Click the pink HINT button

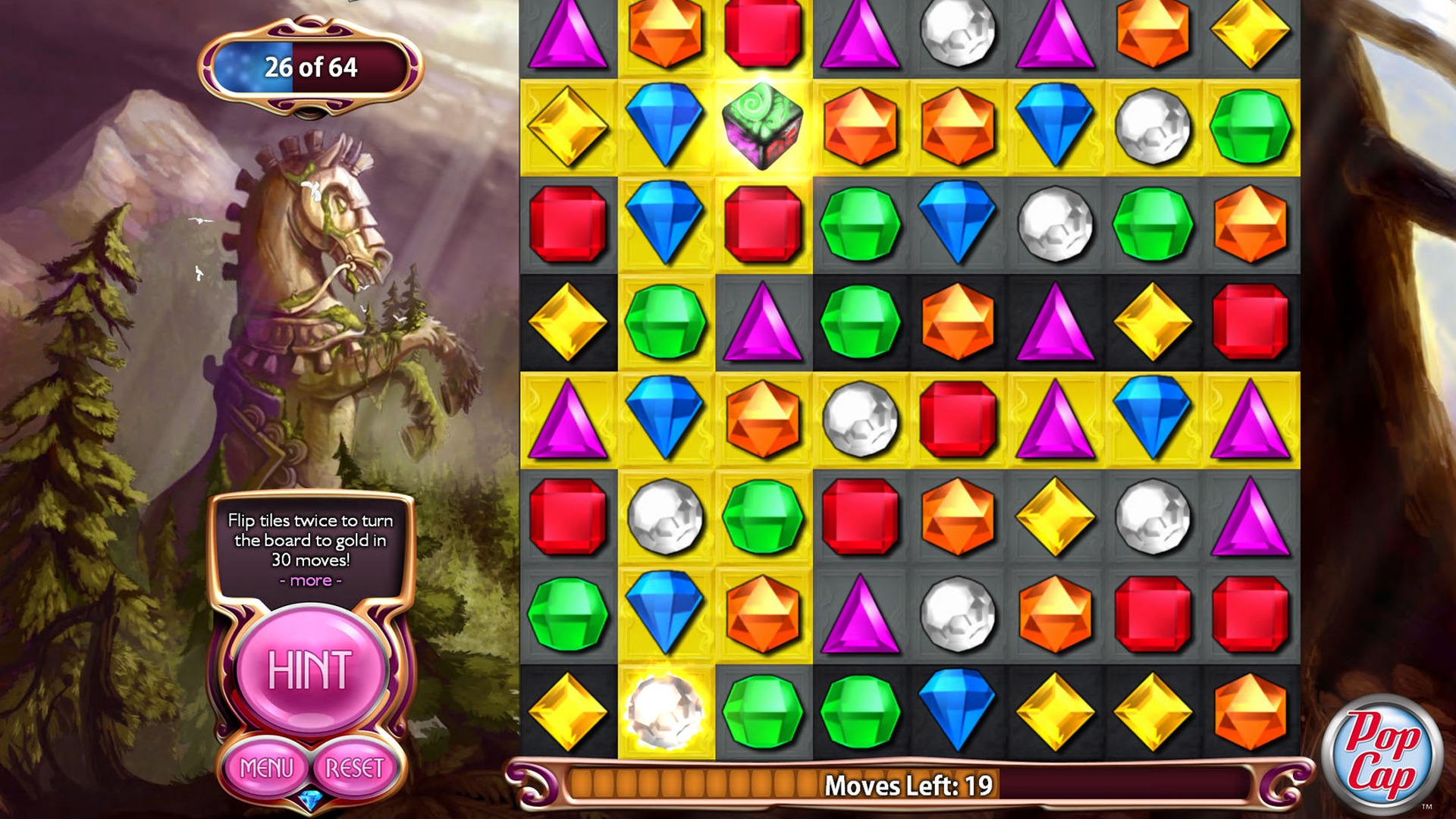(310, 670)
